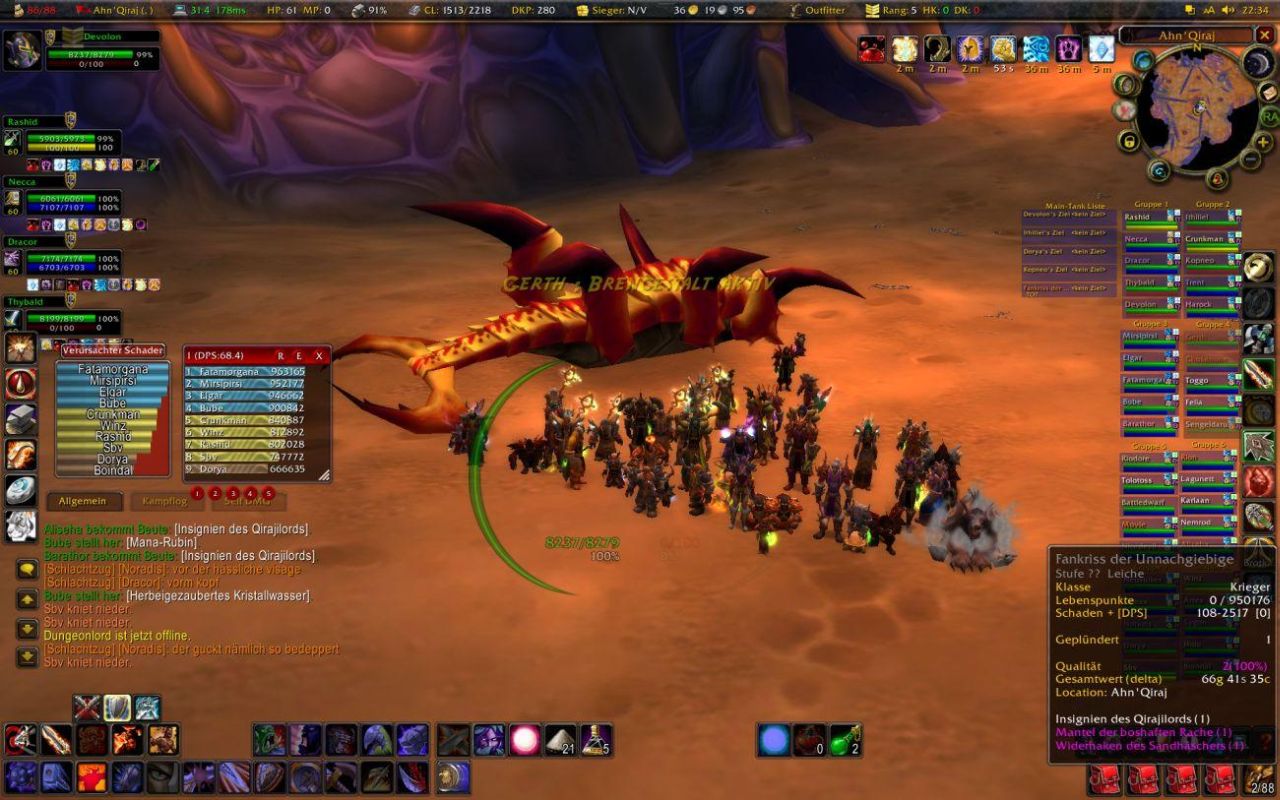This screenshot has width=1280, height=800.
Task: Switch to the Allgemein chat tab
Action: tap(83, 501)
